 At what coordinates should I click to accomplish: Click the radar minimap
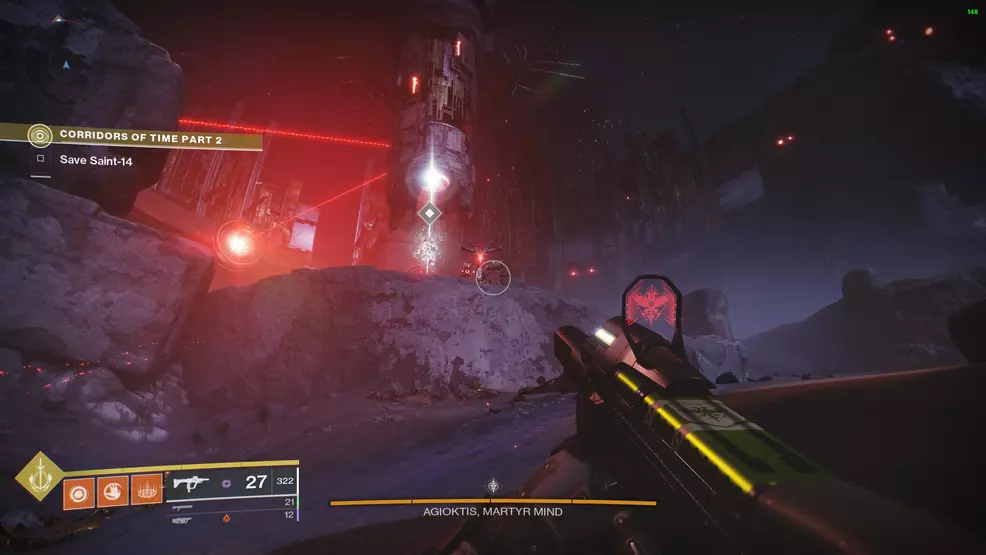point(67,66)
